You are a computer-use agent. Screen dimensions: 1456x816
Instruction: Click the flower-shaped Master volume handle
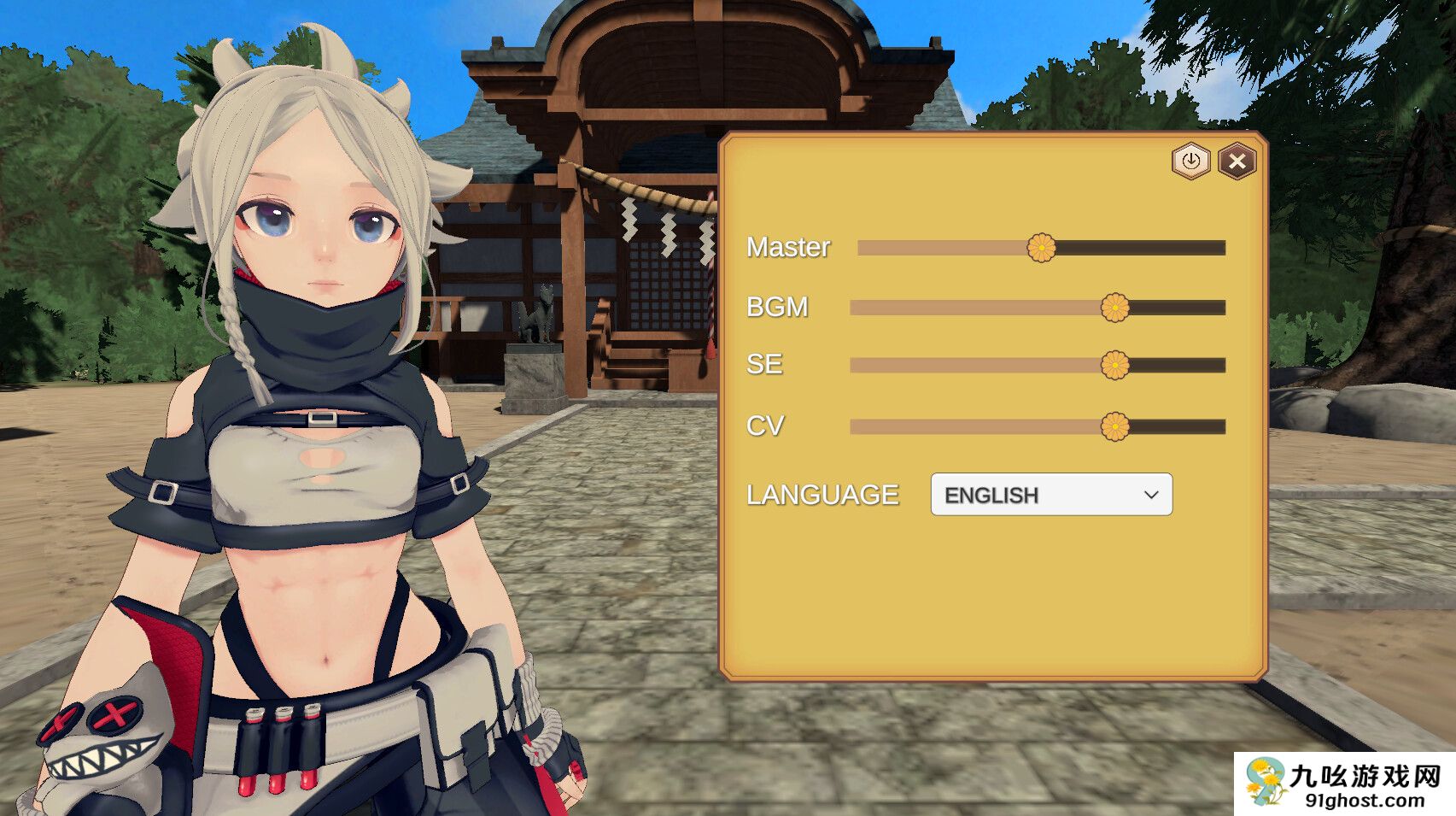click(x=1044, y=248)
